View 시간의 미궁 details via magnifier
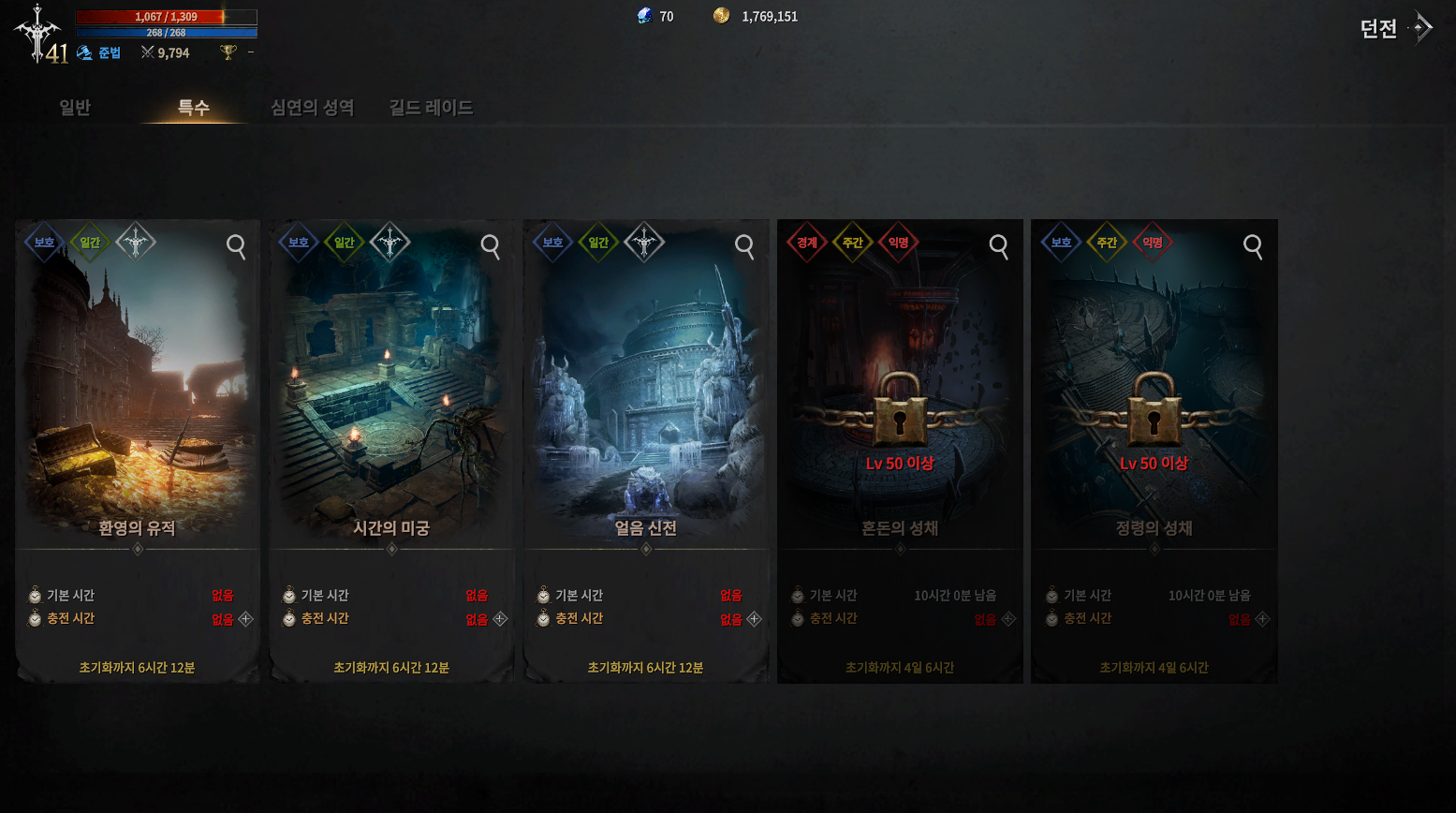 [491, 246]
